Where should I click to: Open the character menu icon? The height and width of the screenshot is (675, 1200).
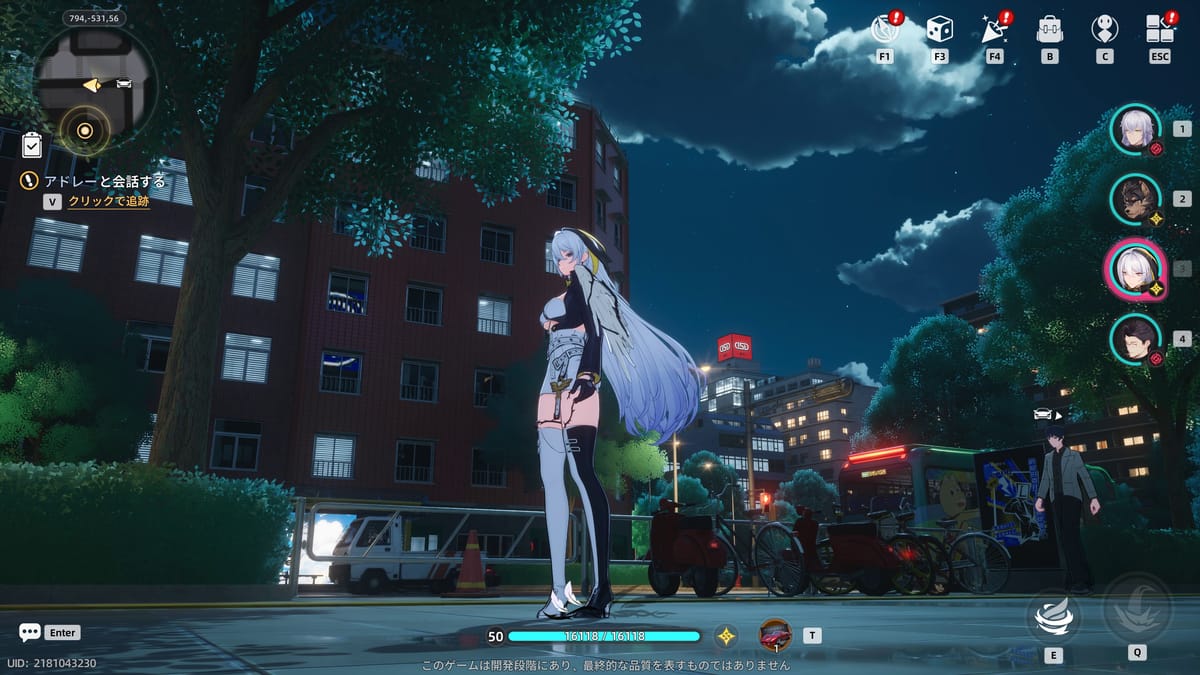pos(1104,28)
